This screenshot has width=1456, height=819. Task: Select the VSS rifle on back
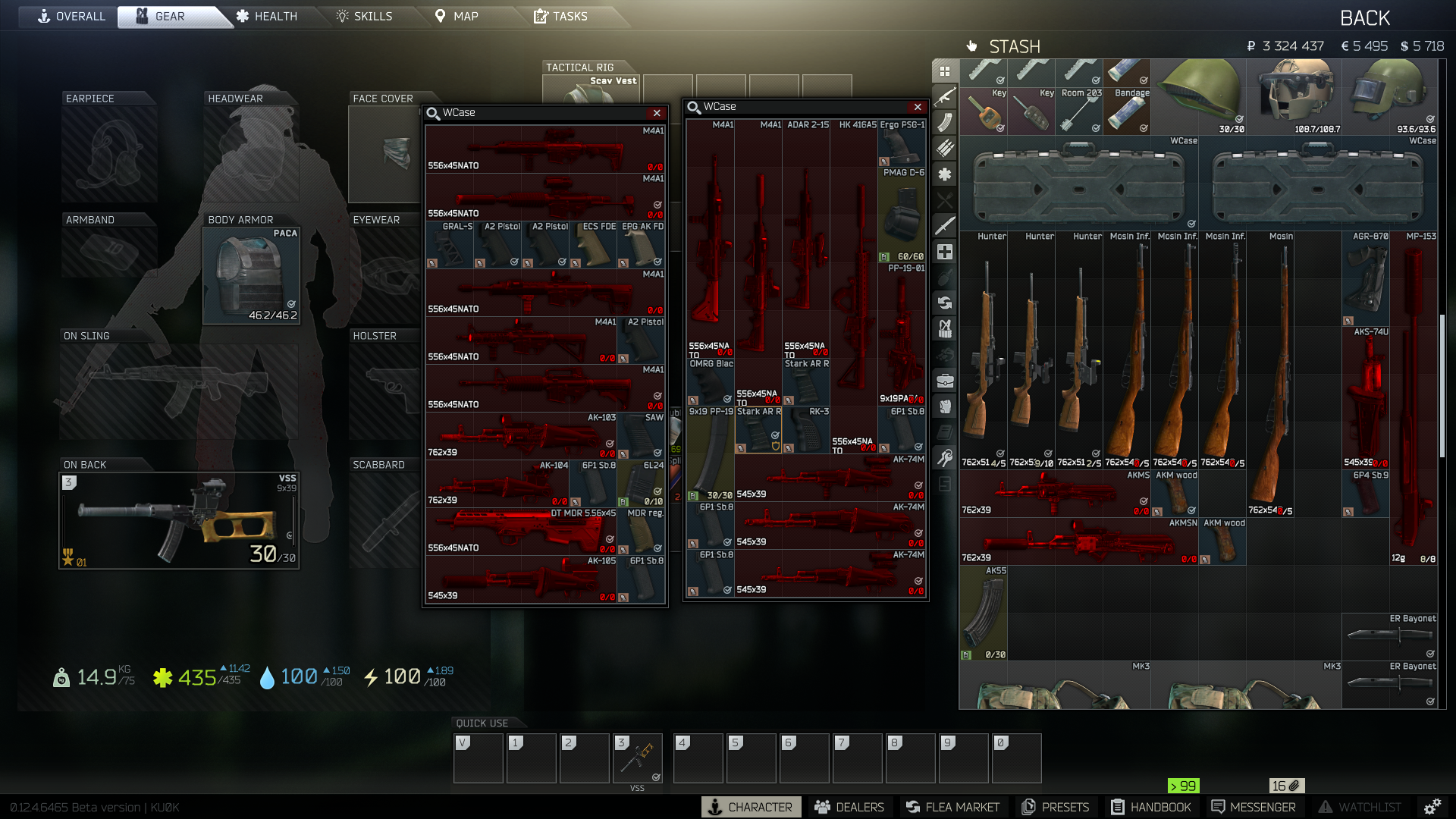(x=179, y=520)
